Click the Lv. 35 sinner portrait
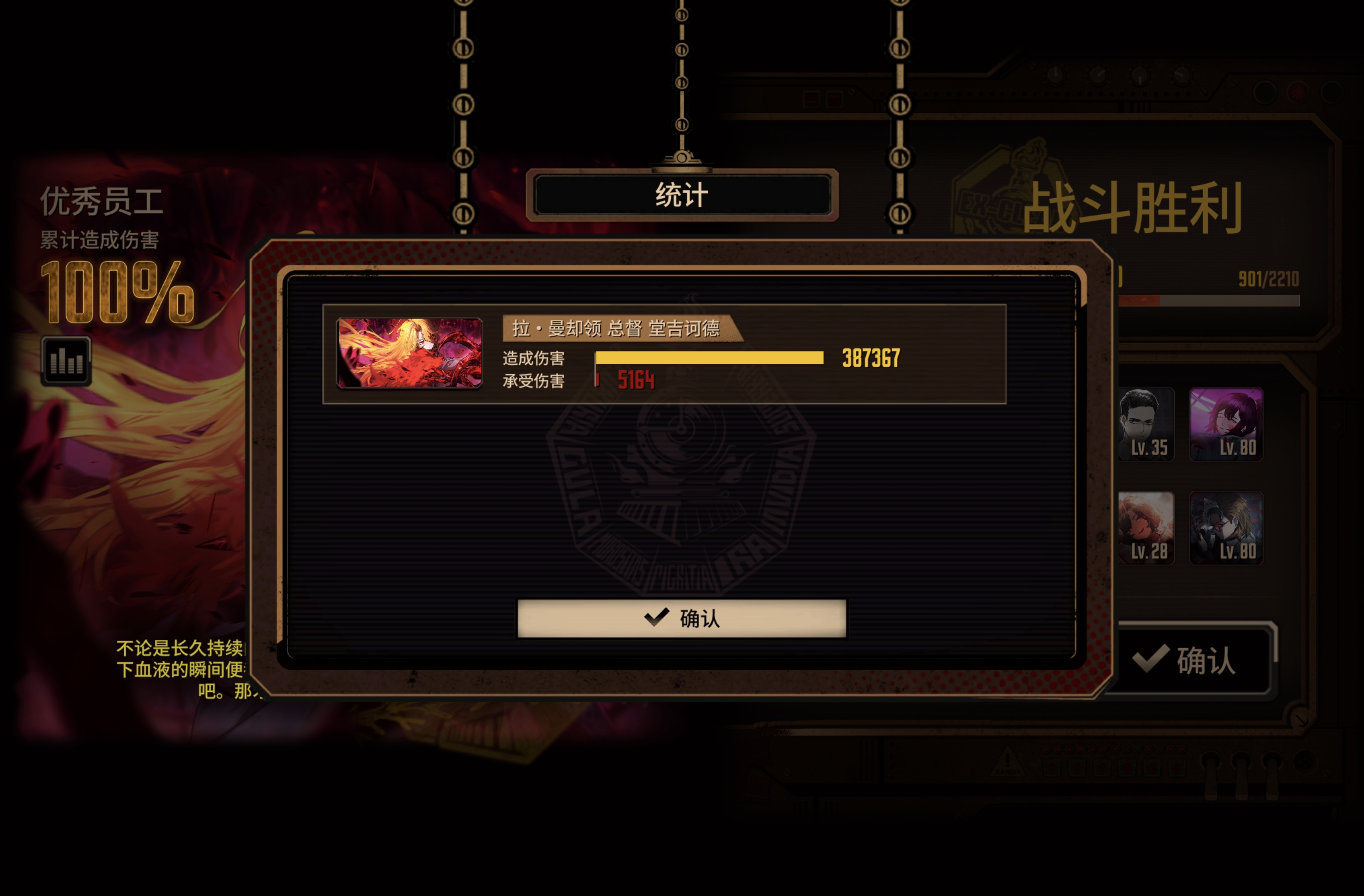The height and width of the screenshot is (896, 1364). (x=1147, y=425)
